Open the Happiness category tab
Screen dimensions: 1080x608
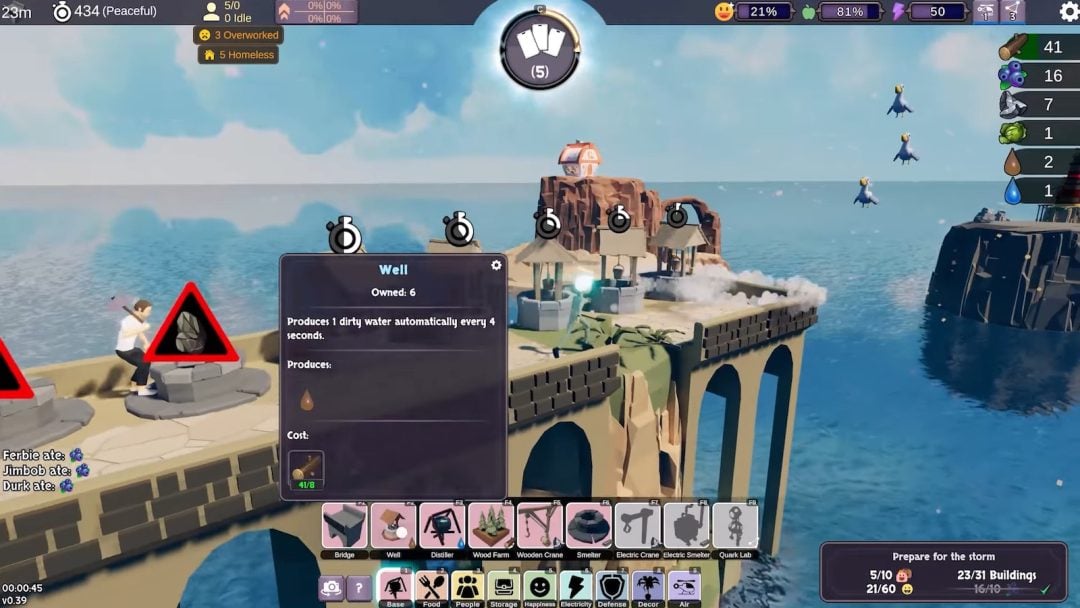pyautogui.click(x=540, y=587)
